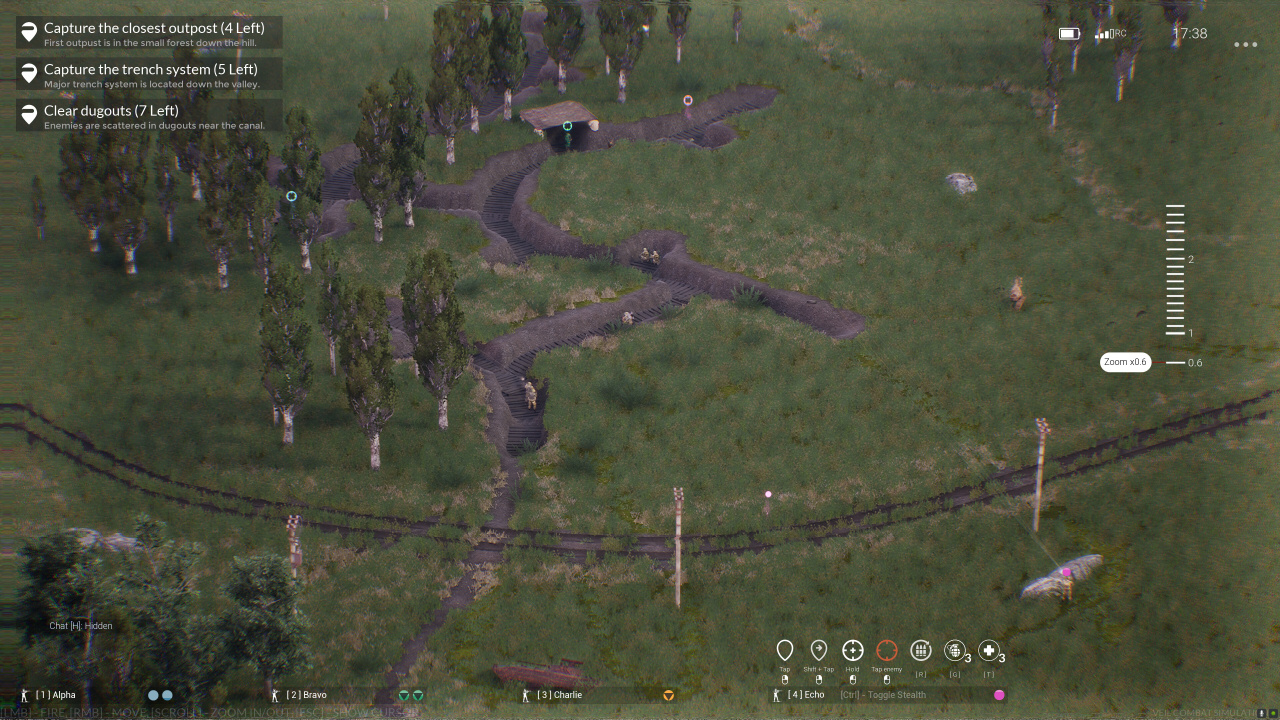Open the three-dot options menu
Image resolution: width=1280 pixels, height=720 pixels.
click(1245, 45)
